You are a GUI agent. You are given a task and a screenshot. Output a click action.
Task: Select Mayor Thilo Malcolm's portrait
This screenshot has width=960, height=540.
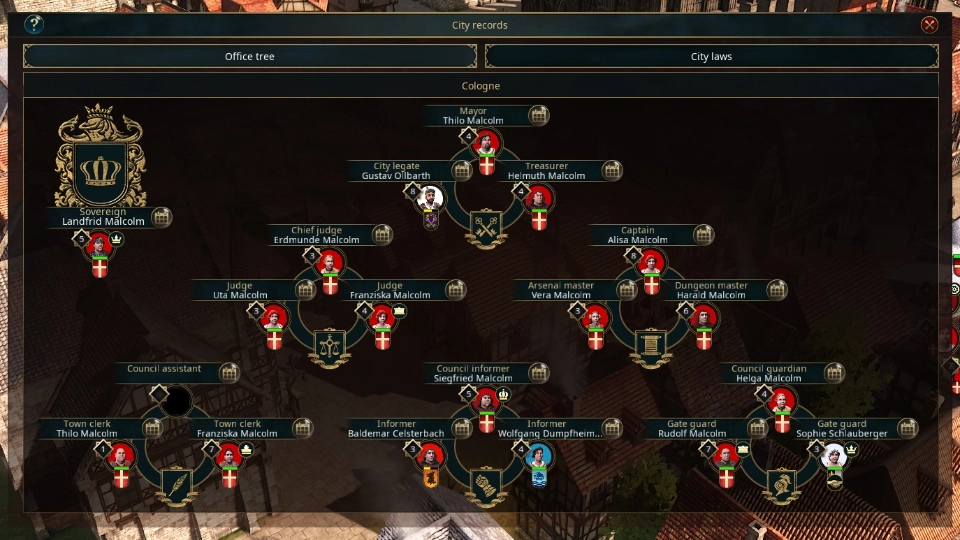pos(487,144)
